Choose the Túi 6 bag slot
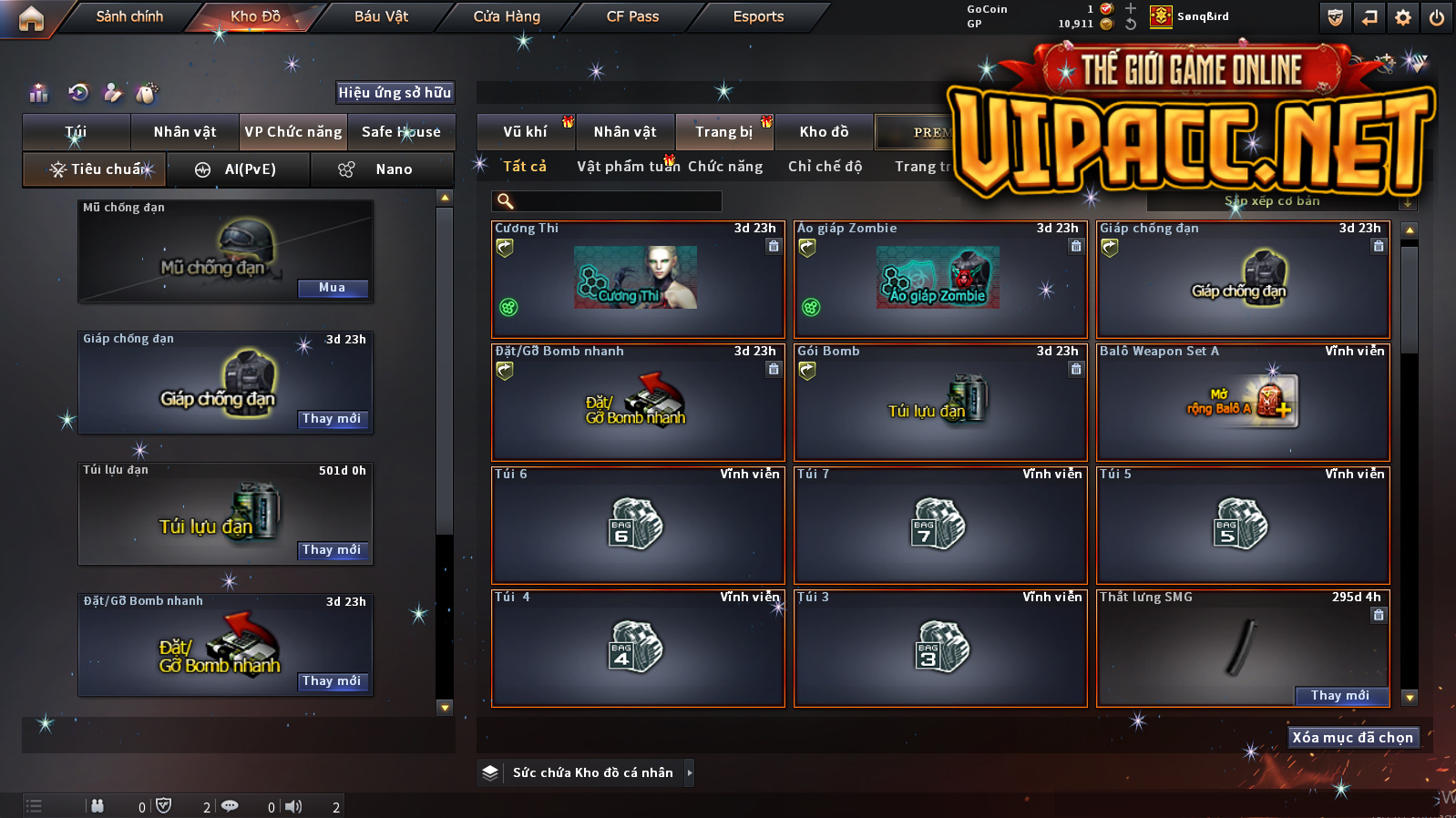Screen dimensions: 1456x818 tap(637, 525)
